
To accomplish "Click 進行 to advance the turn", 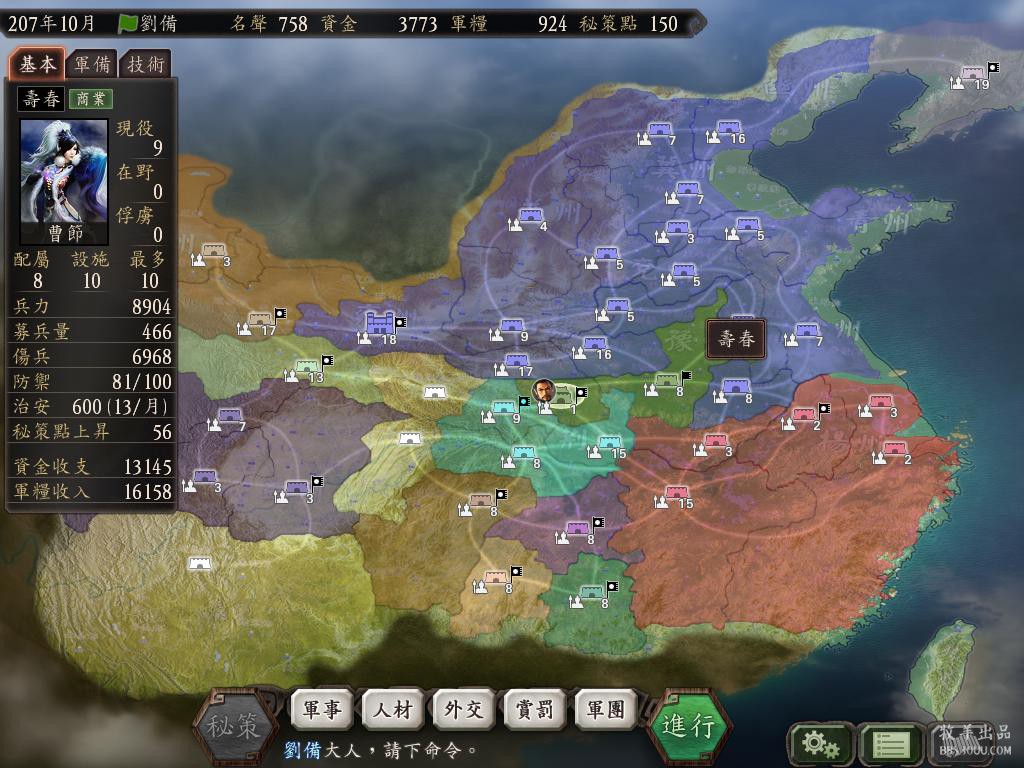I will [x=689, y=724].
